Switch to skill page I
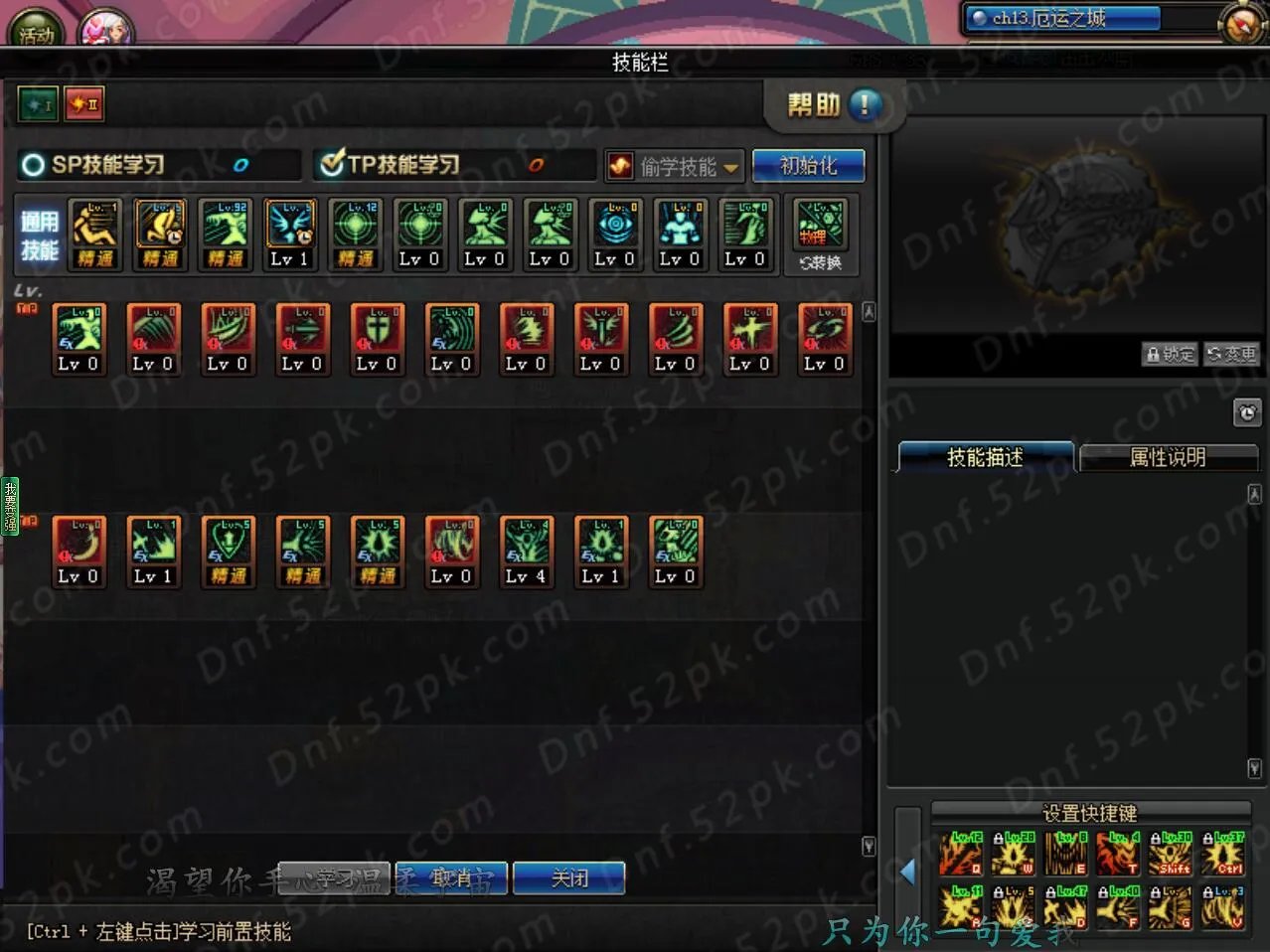The height and width of the screenshot is (952, 1270). pyautogui.click(x=38, y=104)
